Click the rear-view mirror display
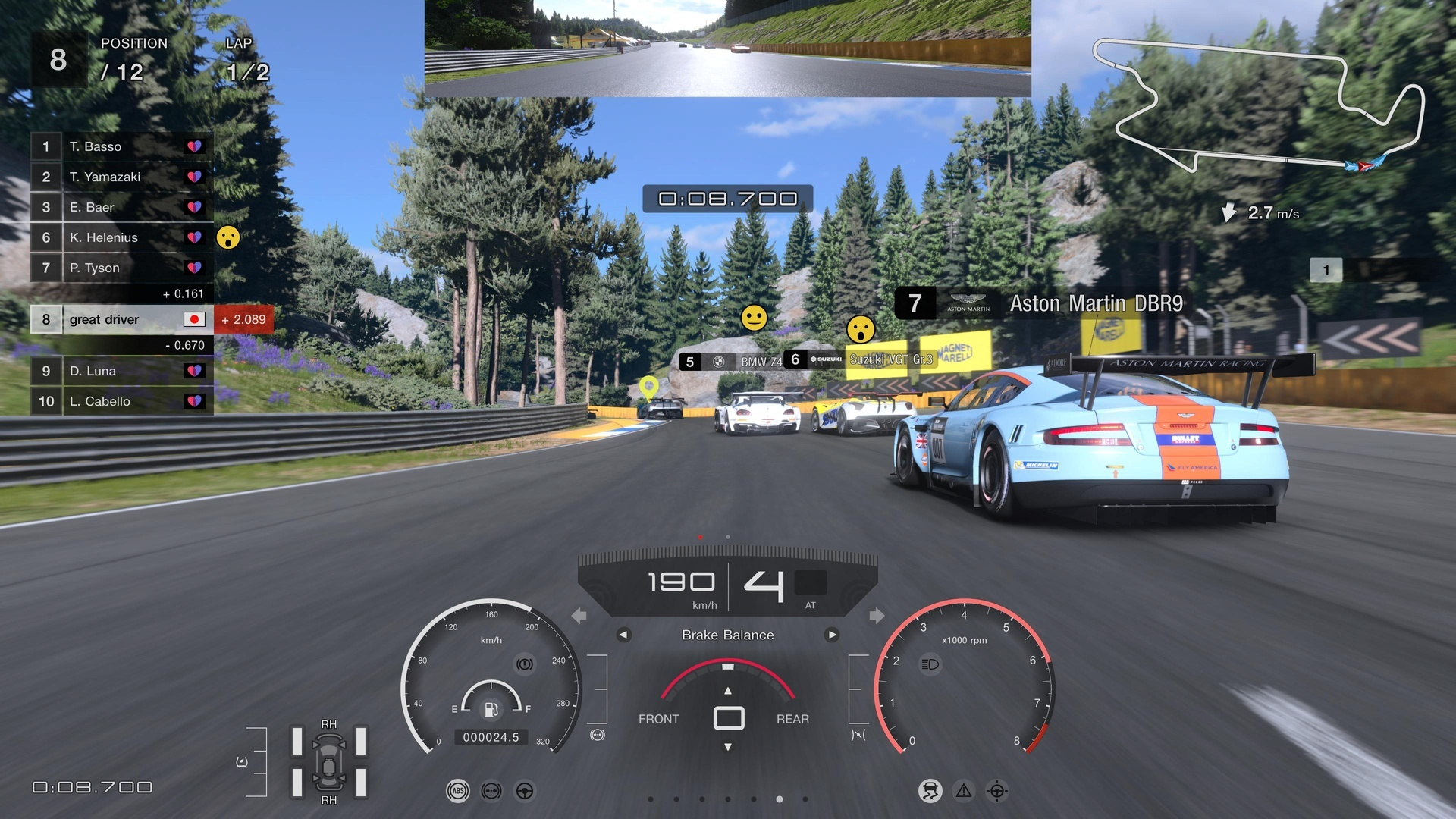The width and height of the screenshot is (1456, 819). coord(728,48)
